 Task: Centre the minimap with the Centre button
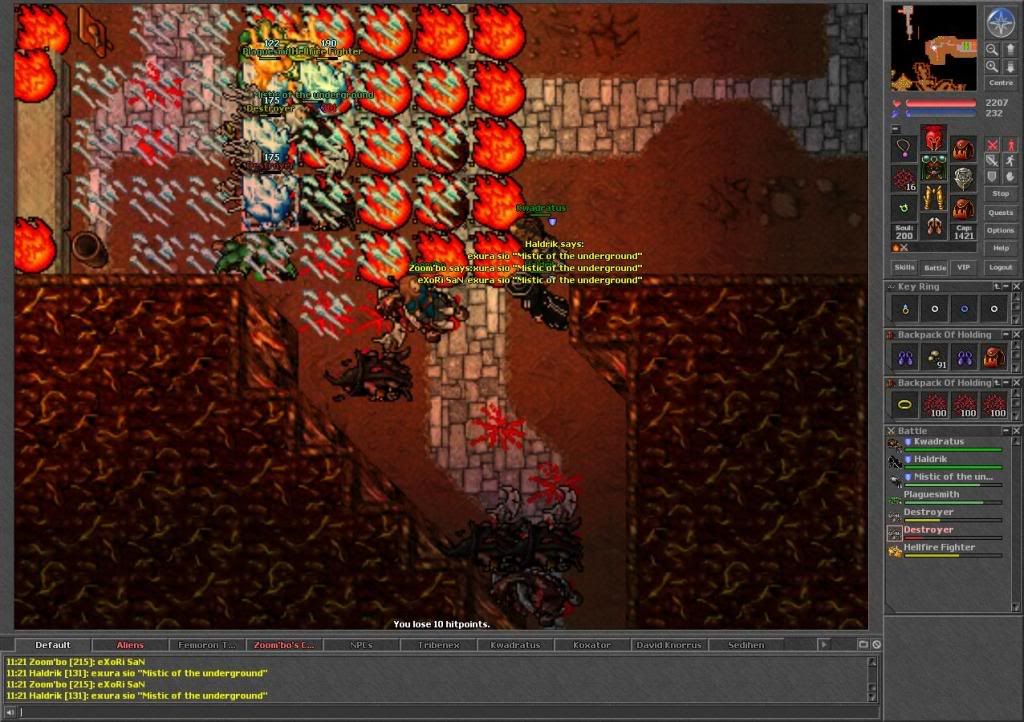[x=1000, y=83]
